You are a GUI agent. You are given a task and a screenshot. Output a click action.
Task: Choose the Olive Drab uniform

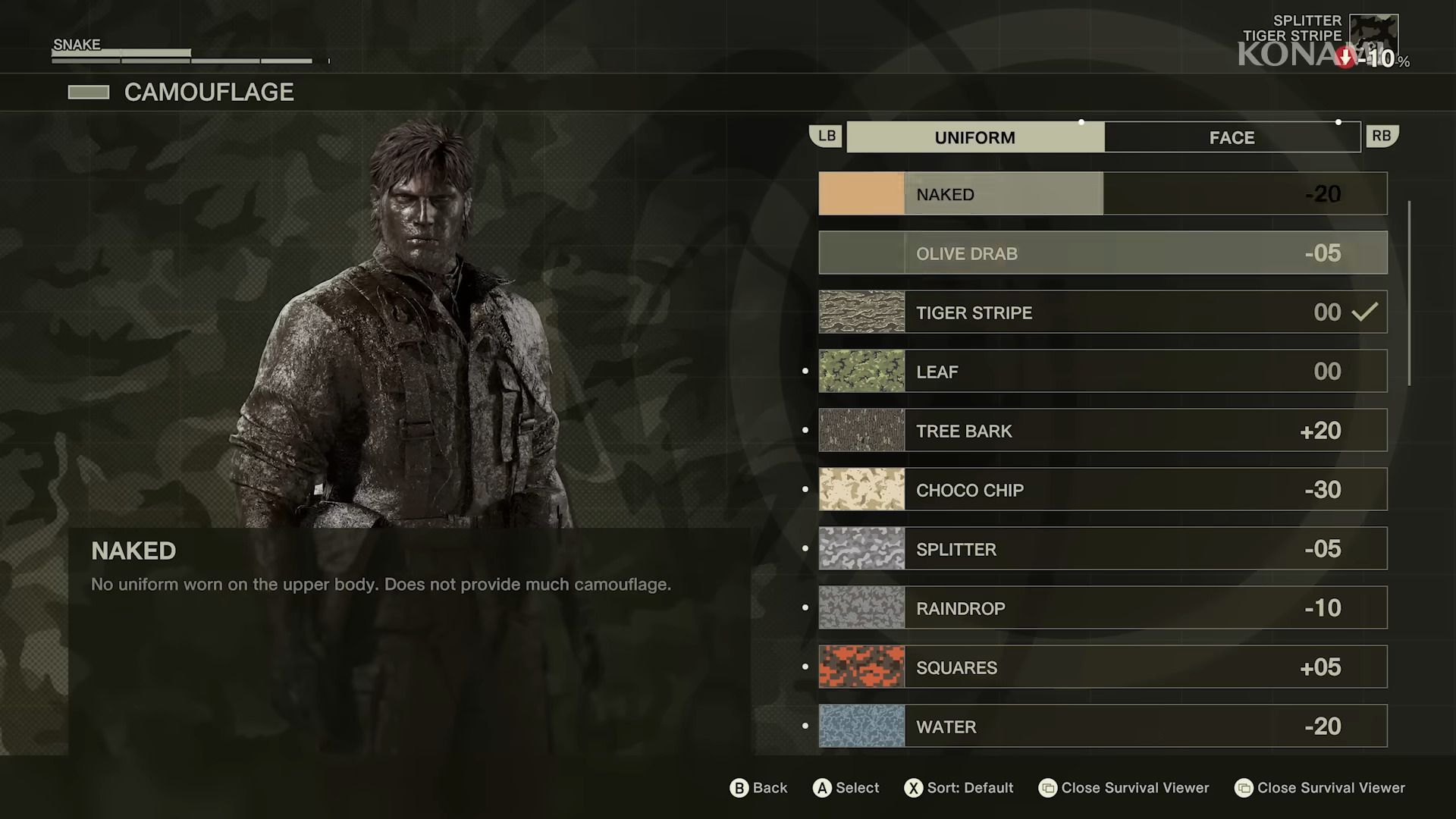pos(1102,253)
